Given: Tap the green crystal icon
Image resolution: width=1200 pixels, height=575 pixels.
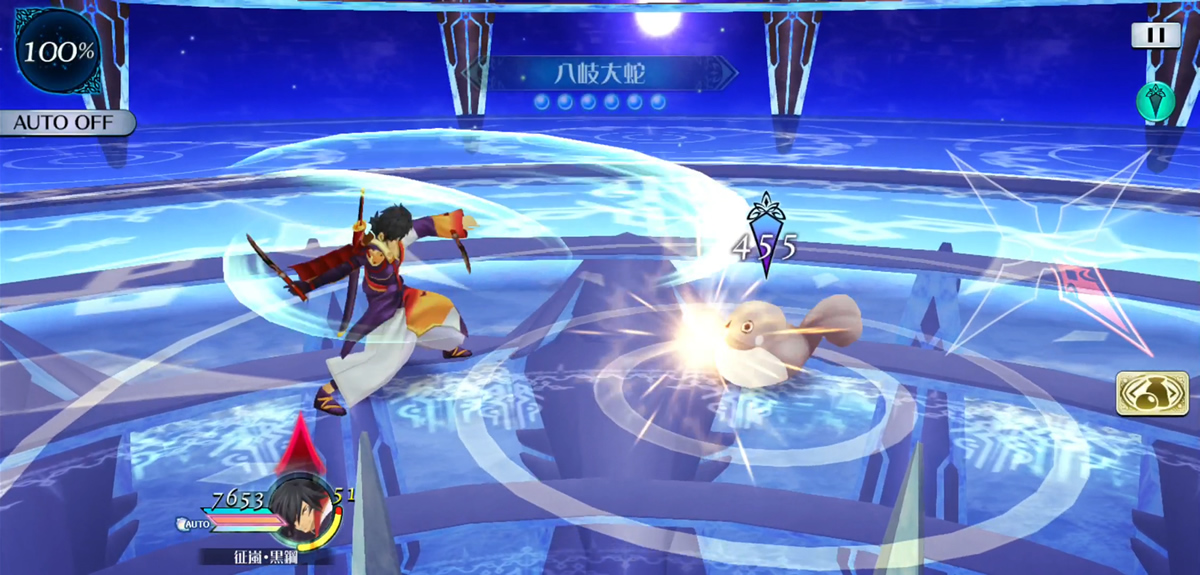Looking at the screenshot, I should [1155, 101].
